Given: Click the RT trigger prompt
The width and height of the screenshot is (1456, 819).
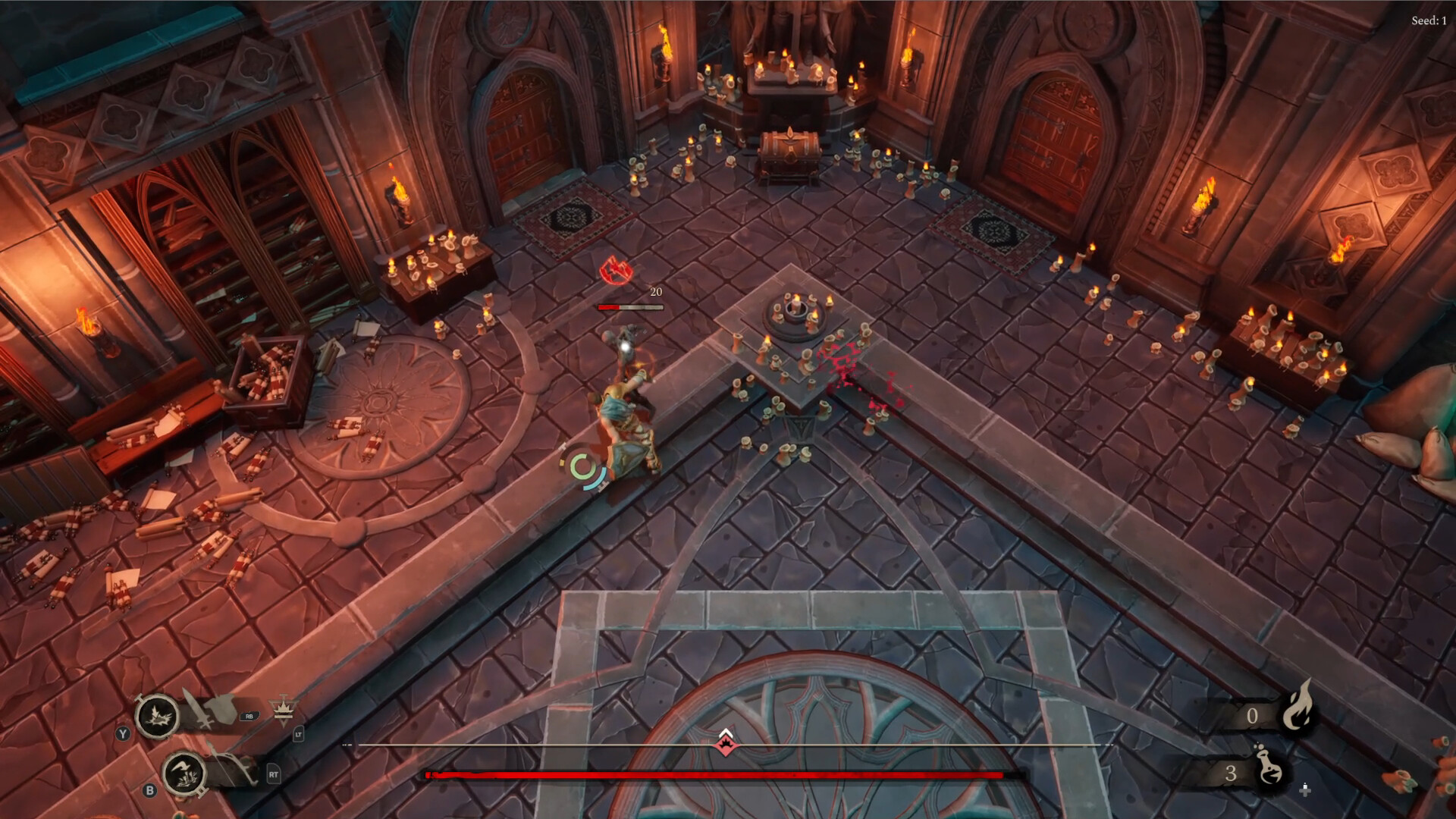Looking at the screenshot, I should coord(274,776).
